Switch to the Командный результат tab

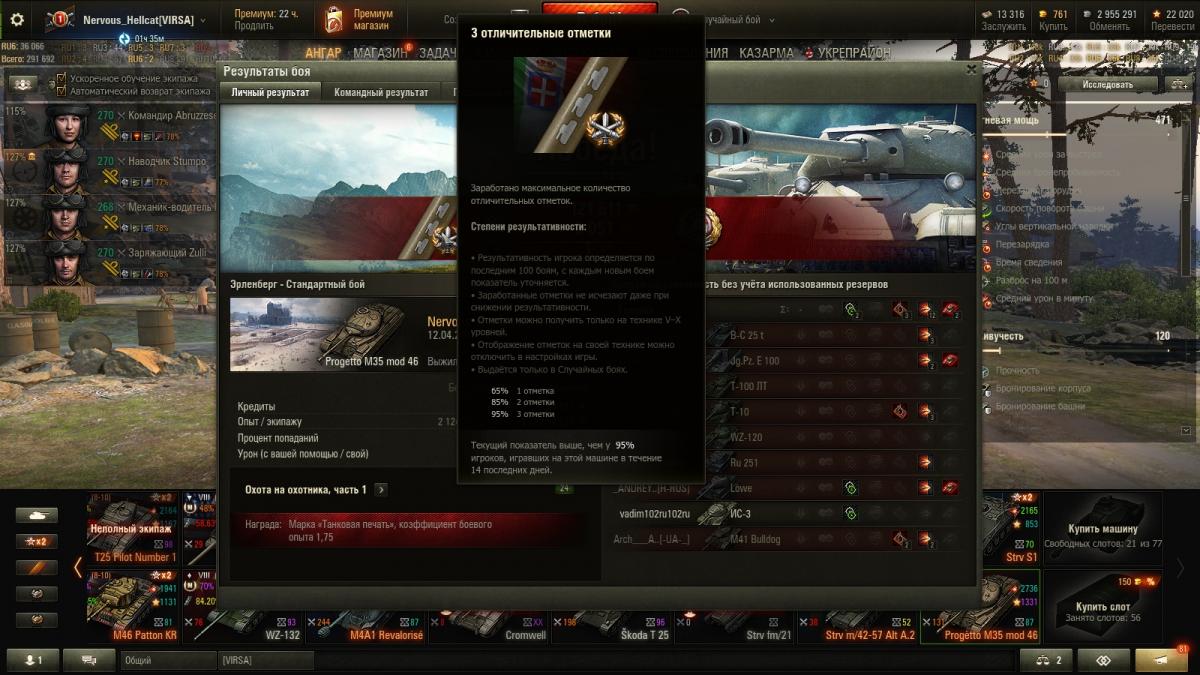tap(381, 93)
